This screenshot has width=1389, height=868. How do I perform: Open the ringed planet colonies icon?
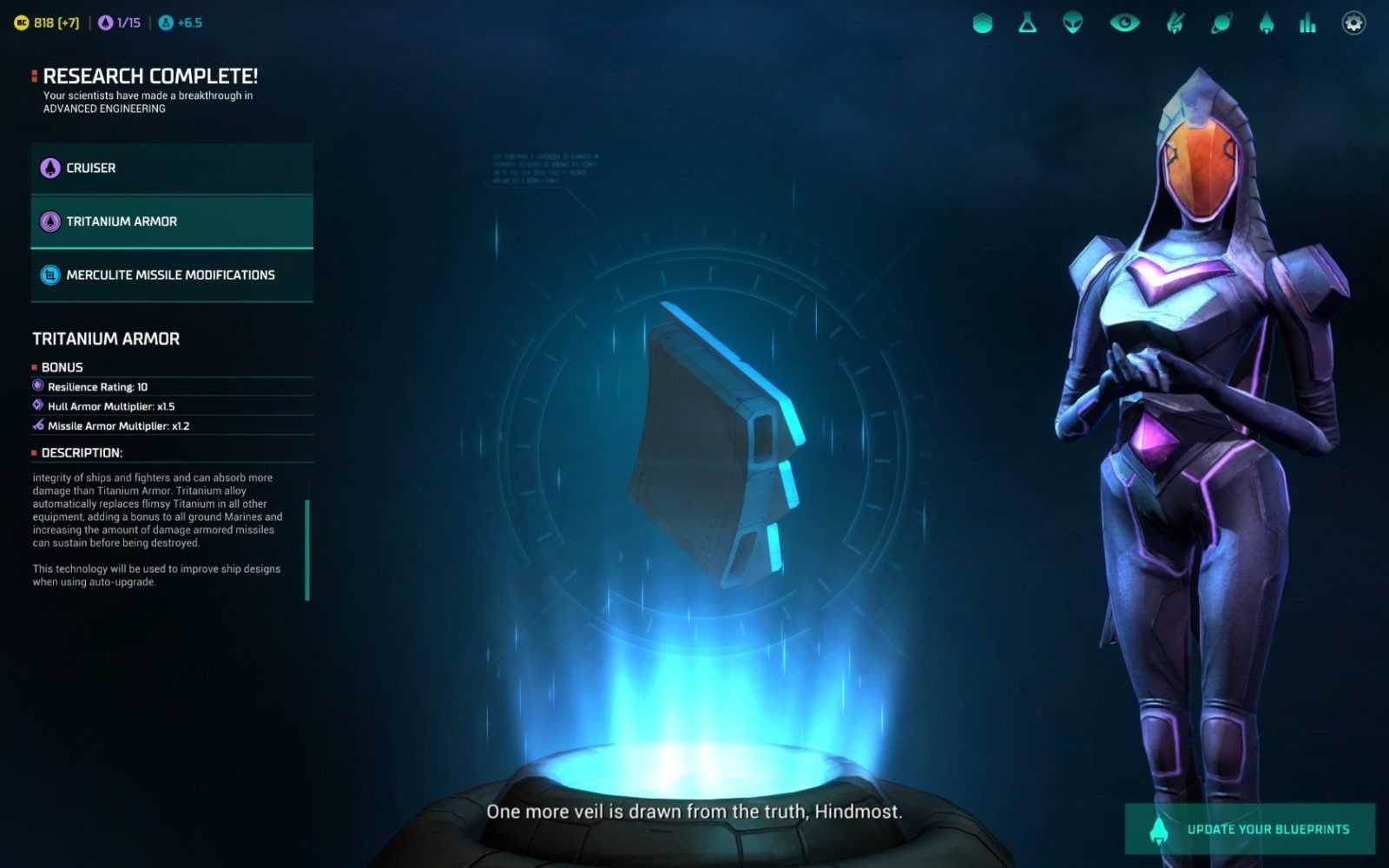[1221, 23]
